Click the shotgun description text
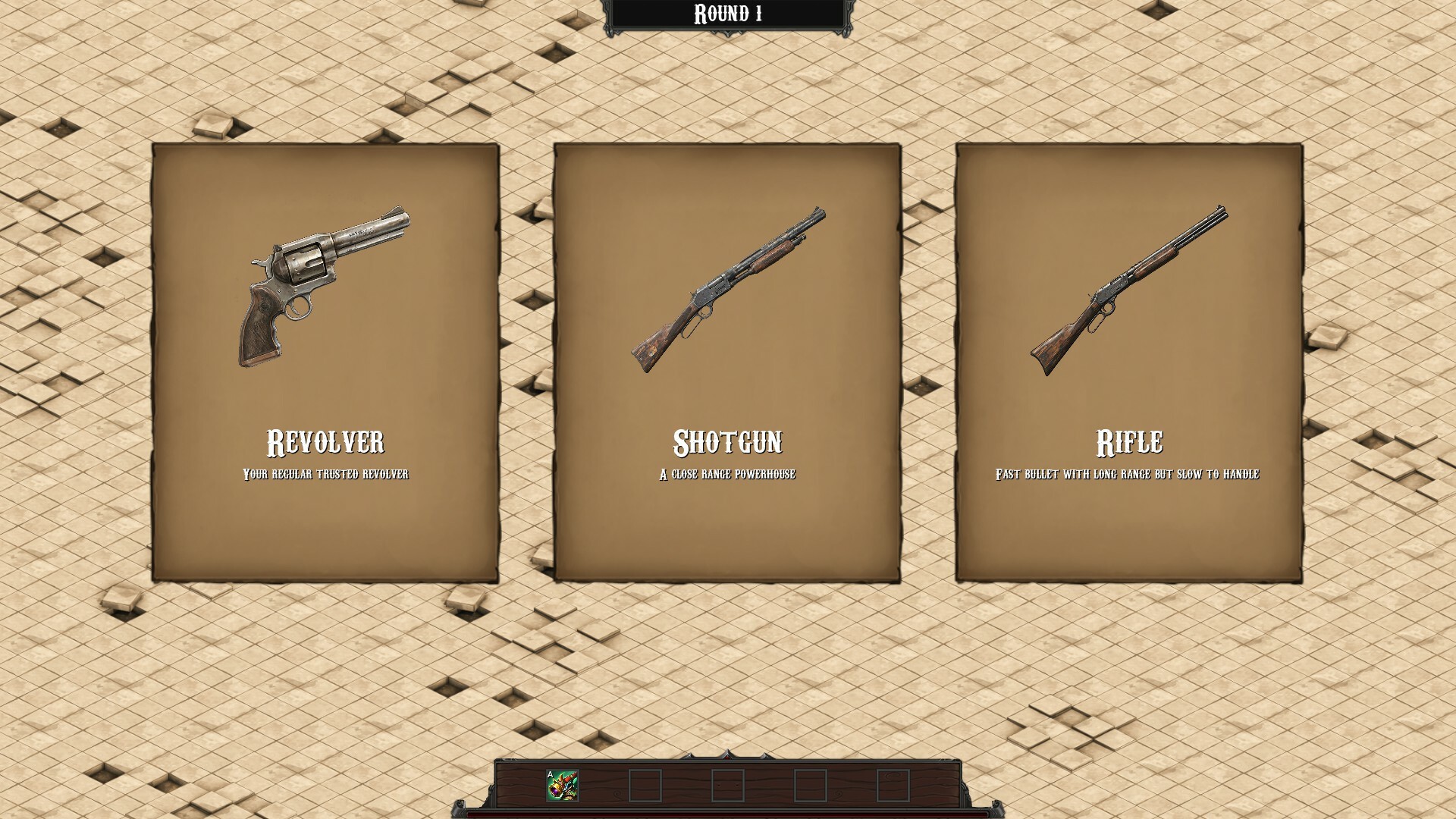 728,474
